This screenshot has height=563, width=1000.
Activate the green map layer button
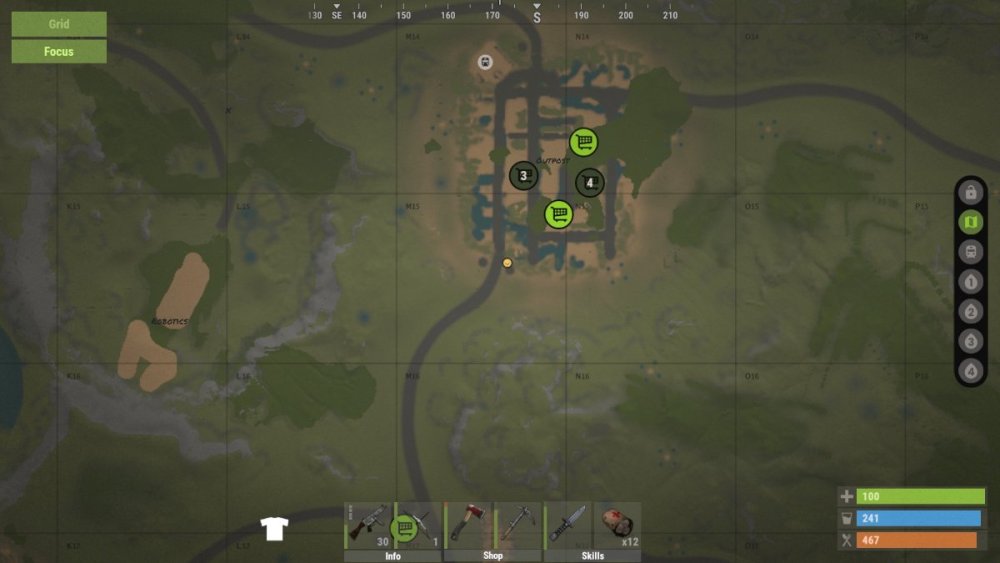[970, 222]
